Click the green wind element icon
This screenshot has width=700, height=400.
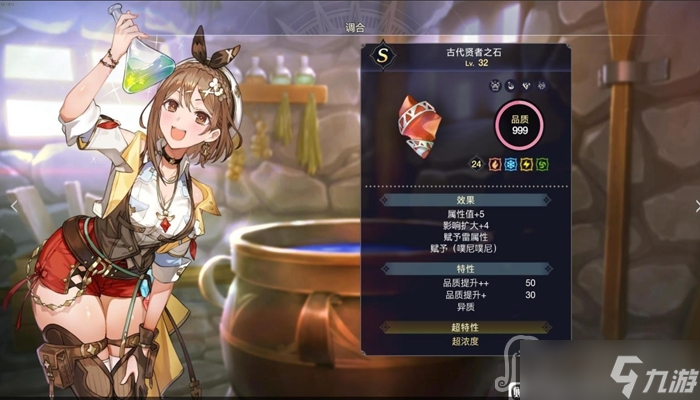[x=542, y=163]
